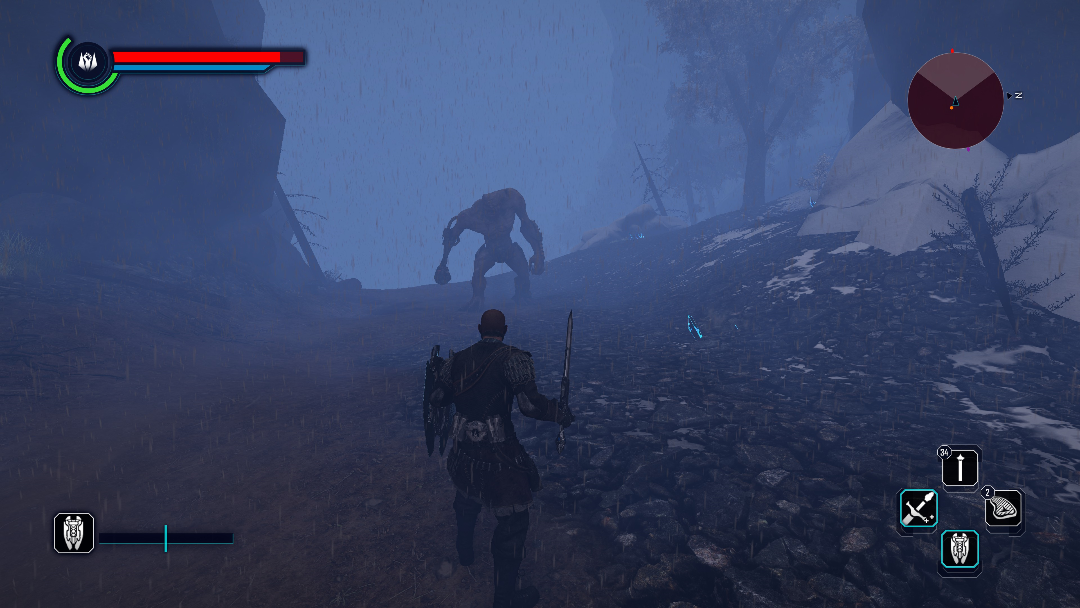Use the meat item quick slot

click(x=1004, y=509)
